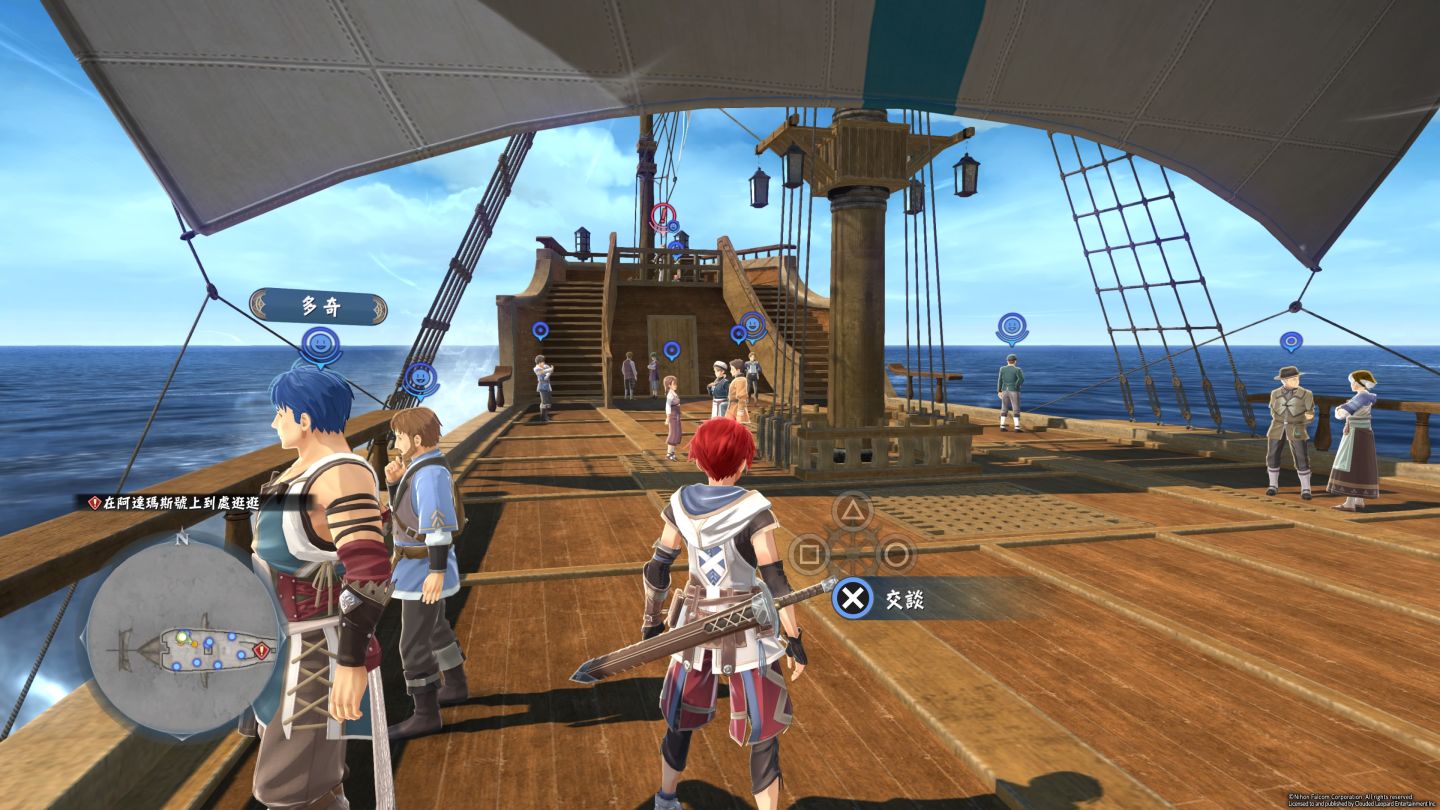Click the red event marker above upper deck
Screen dimensions: 1440x810
point(662,215)
